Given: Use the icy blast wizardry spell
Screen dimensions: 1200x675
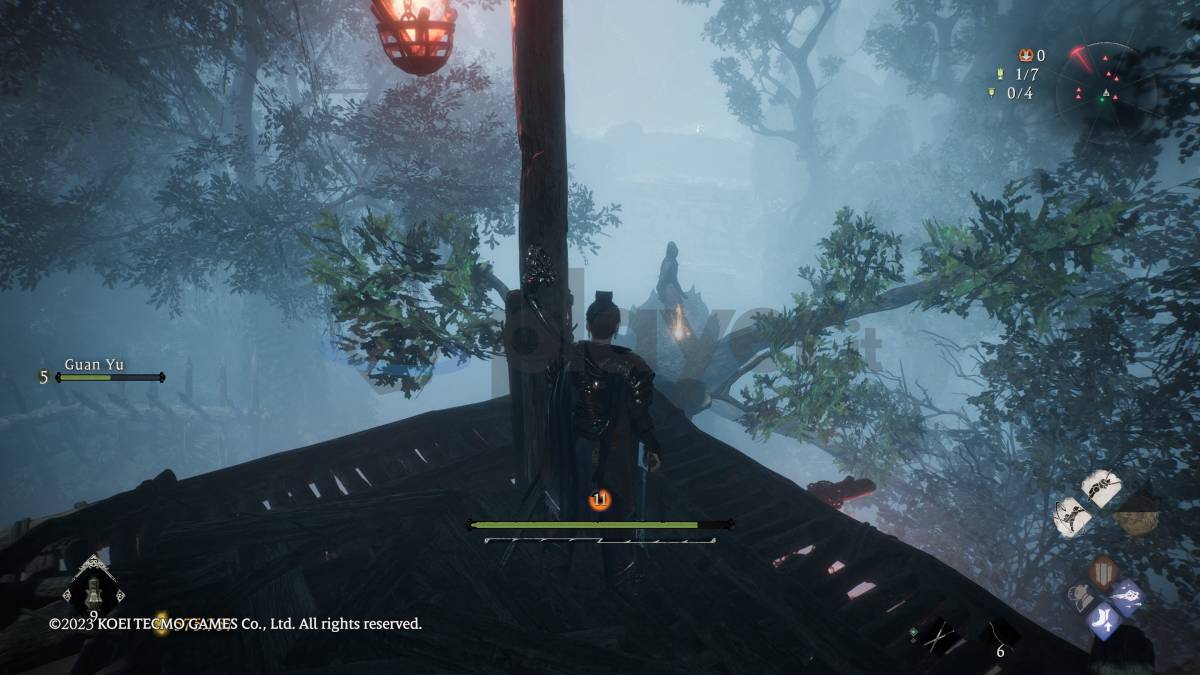Looking at the screenshot, I should (x=1128, y=597).
